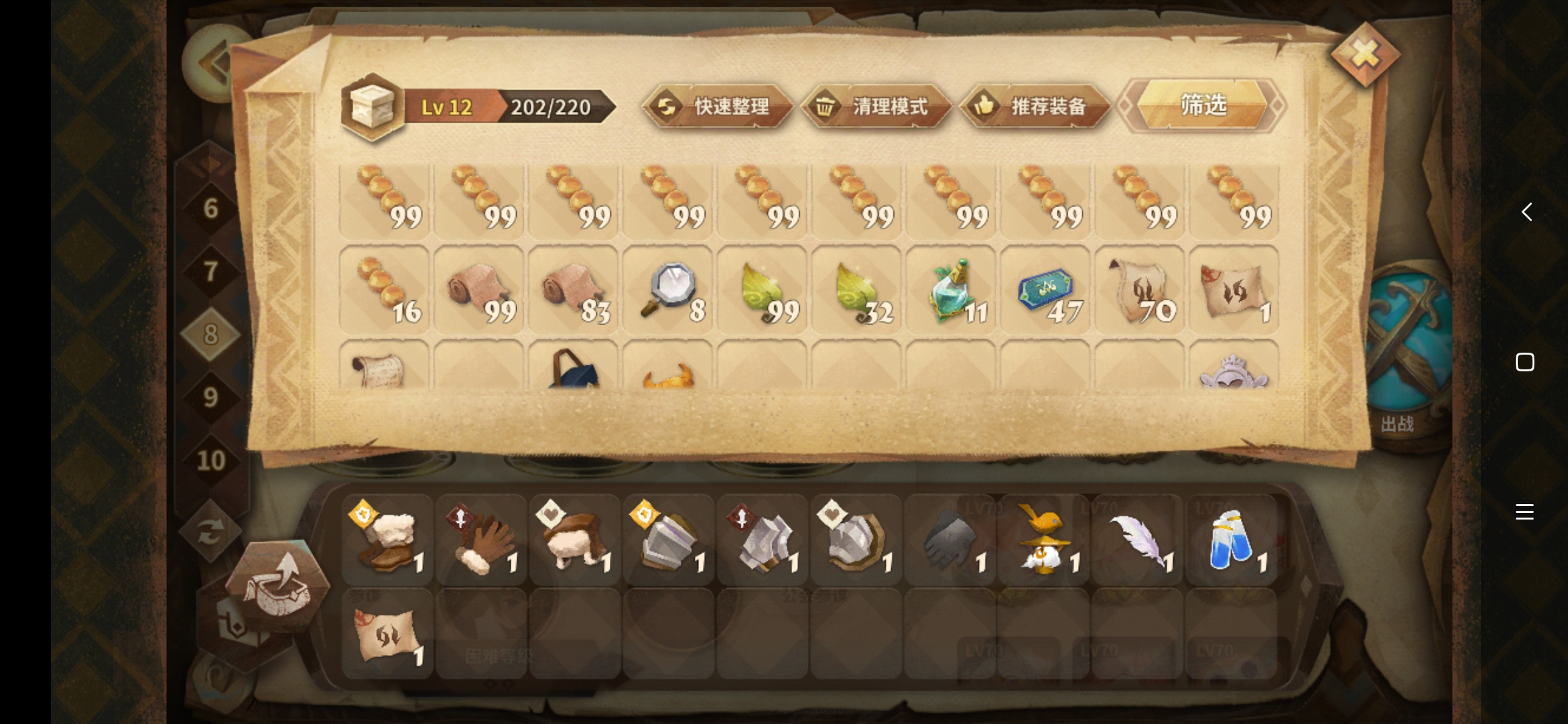Choose the brown fur gloves slot
The image size is (1568, 724).
[480, 540]
